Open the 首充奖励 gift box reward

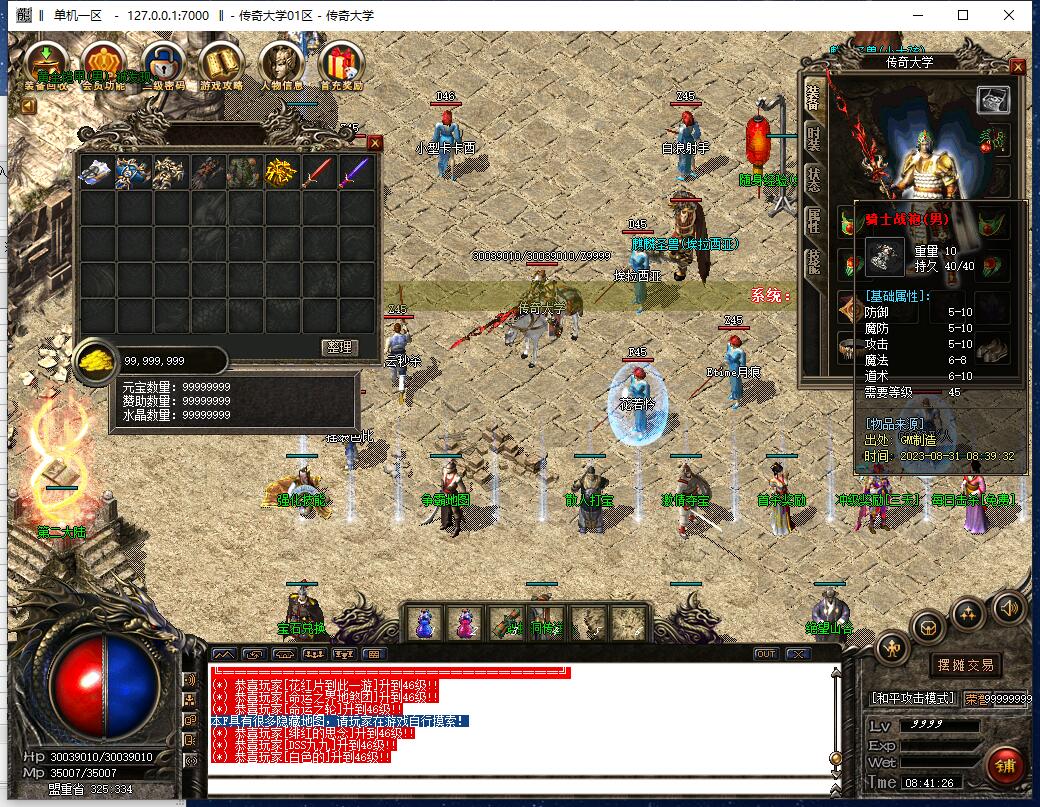[340, 64]
